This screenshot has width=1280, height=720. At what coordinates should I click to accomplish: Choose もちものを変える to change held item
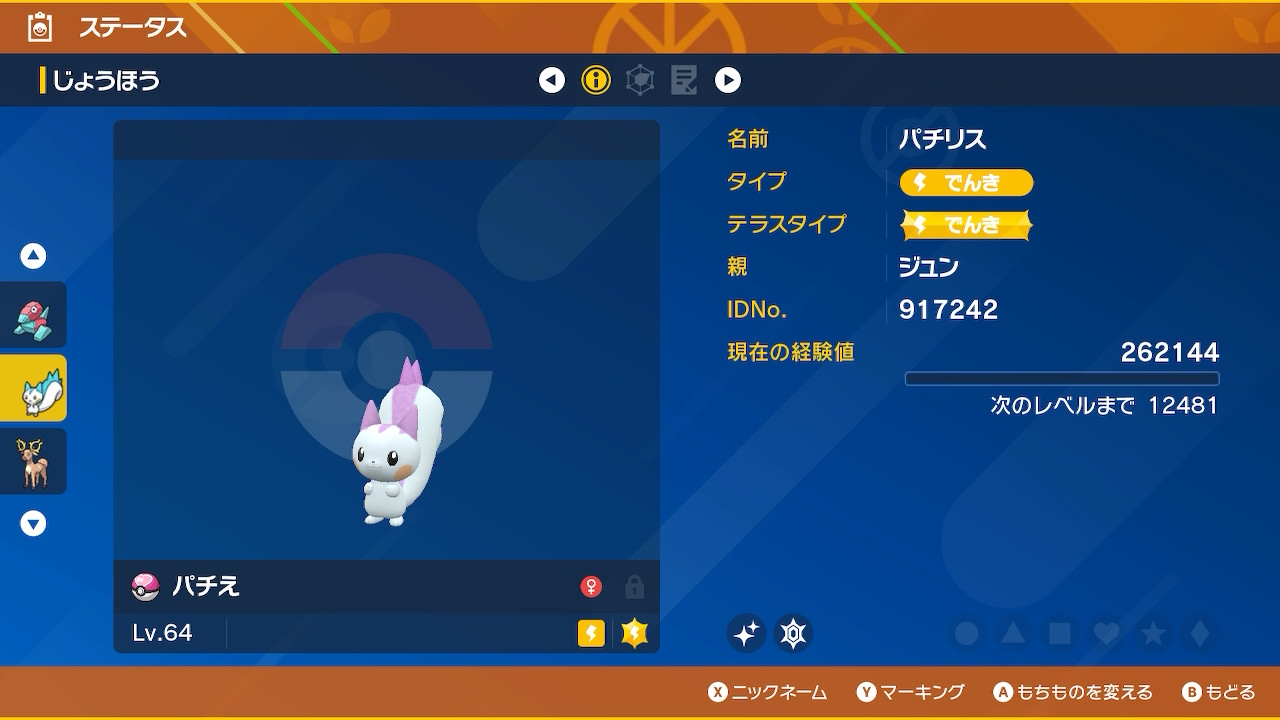(x=1073, y=692)
